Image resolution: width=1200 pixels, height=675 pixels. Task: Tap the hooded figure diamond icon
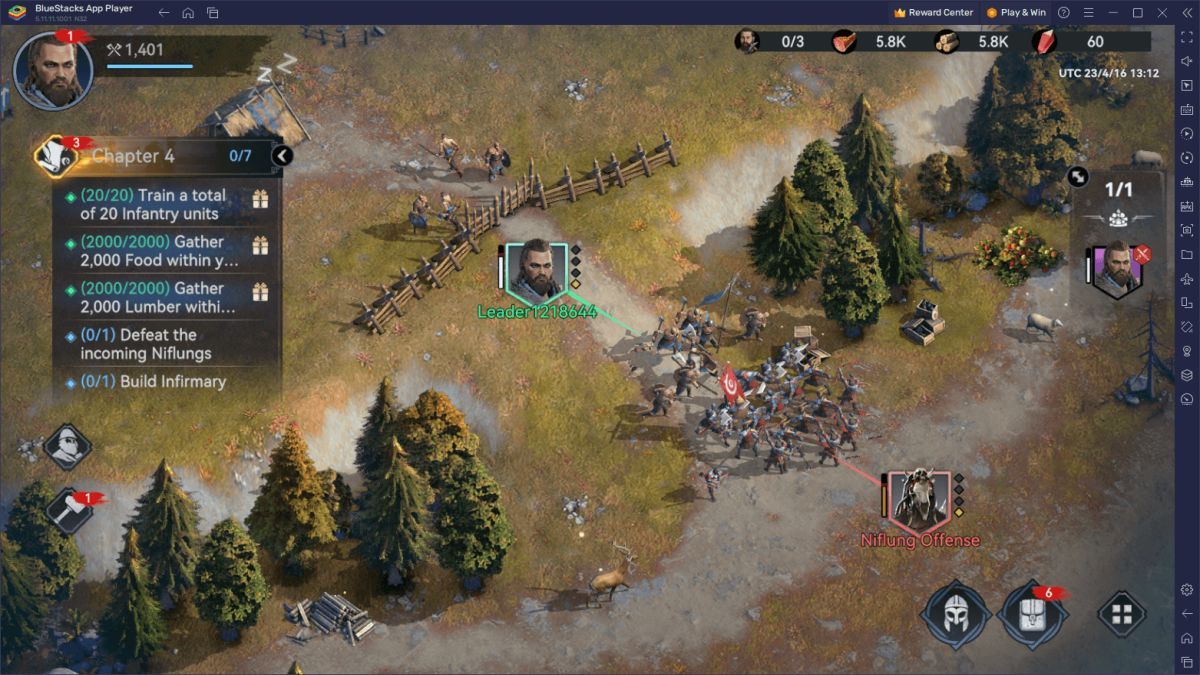click(68, 446)
